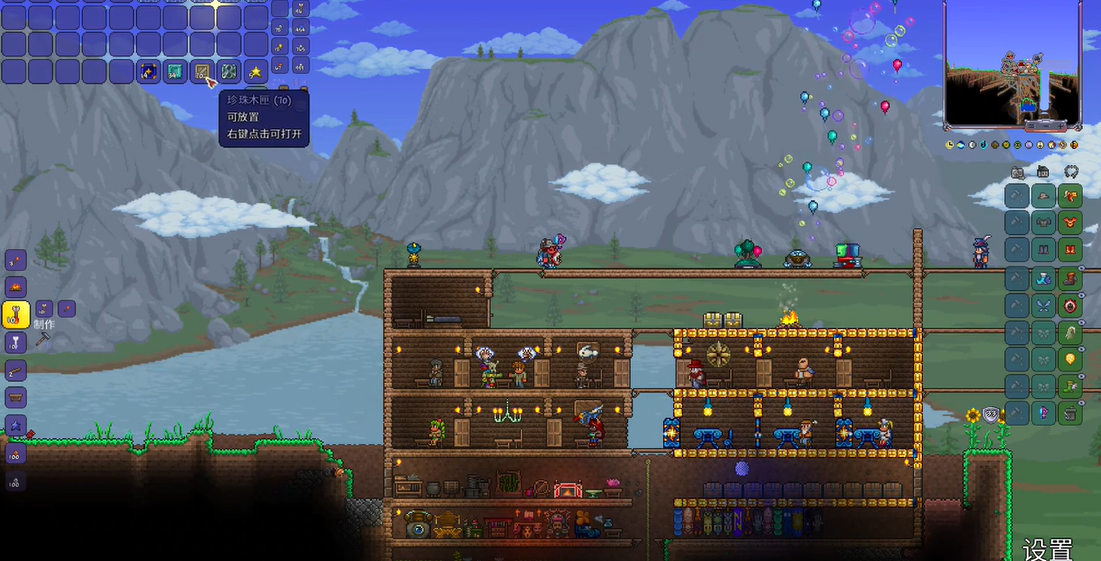Click the minimap in the corner

coord(1012,66)
